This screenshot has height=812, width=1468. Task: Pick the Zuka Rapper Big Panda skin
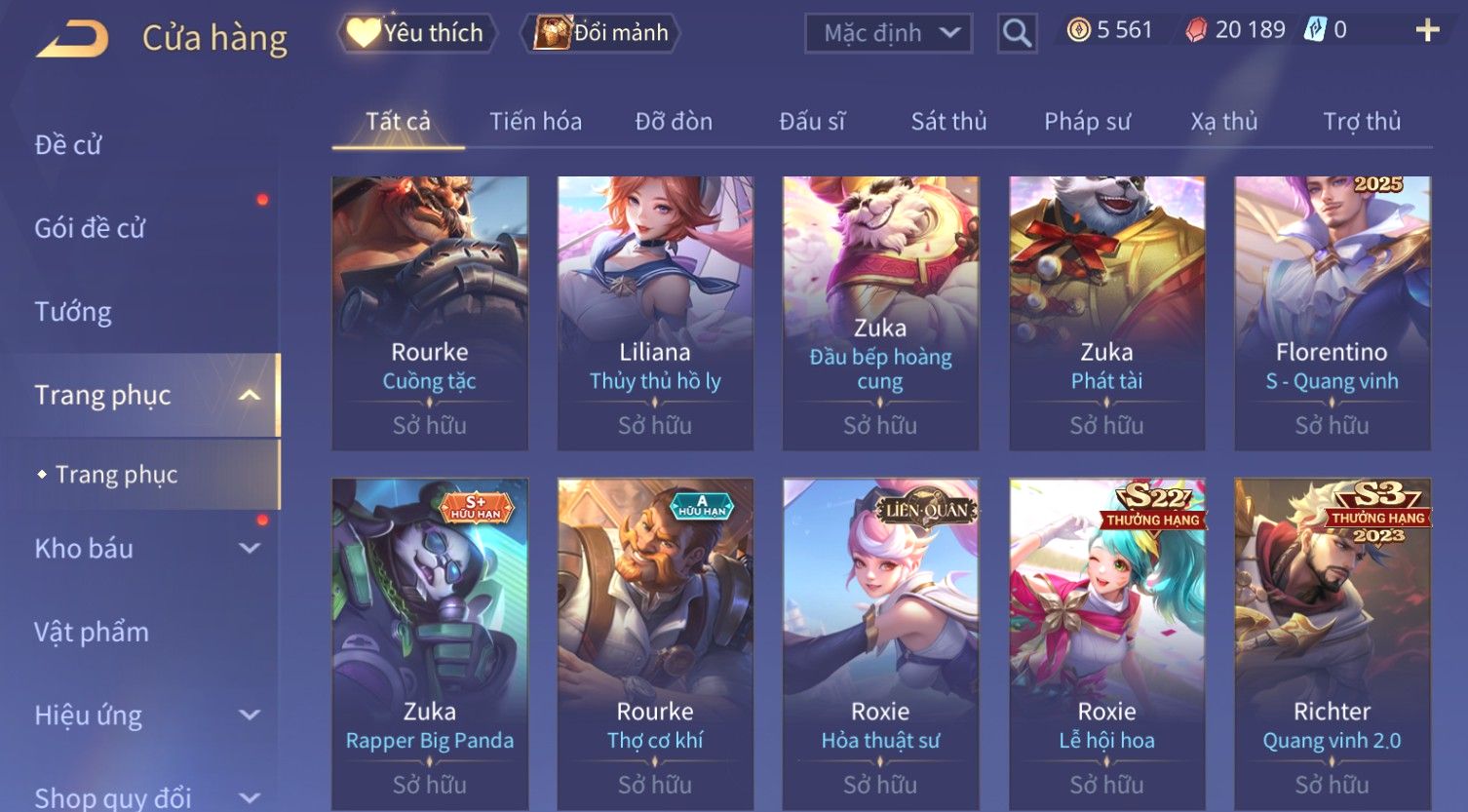click(430, 643)
